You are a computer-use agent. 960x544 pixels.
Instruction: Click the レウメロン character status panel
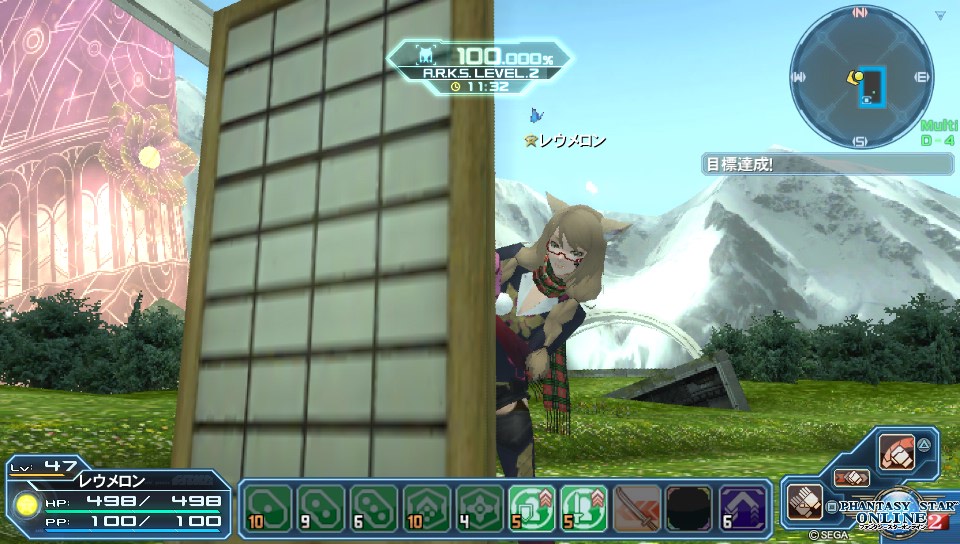[118, 500]
